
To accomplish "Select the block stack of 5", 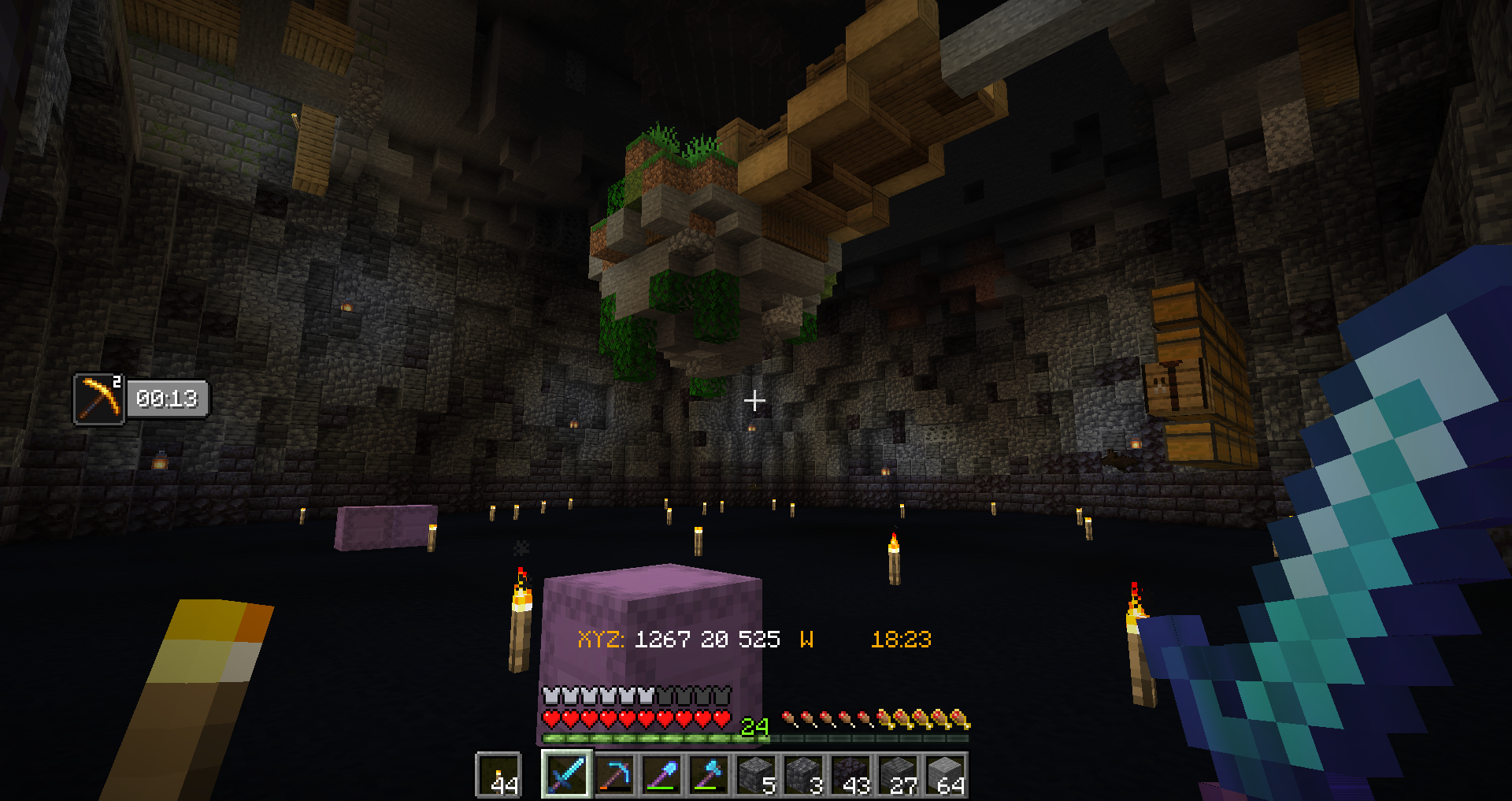I will coord(757,775).
